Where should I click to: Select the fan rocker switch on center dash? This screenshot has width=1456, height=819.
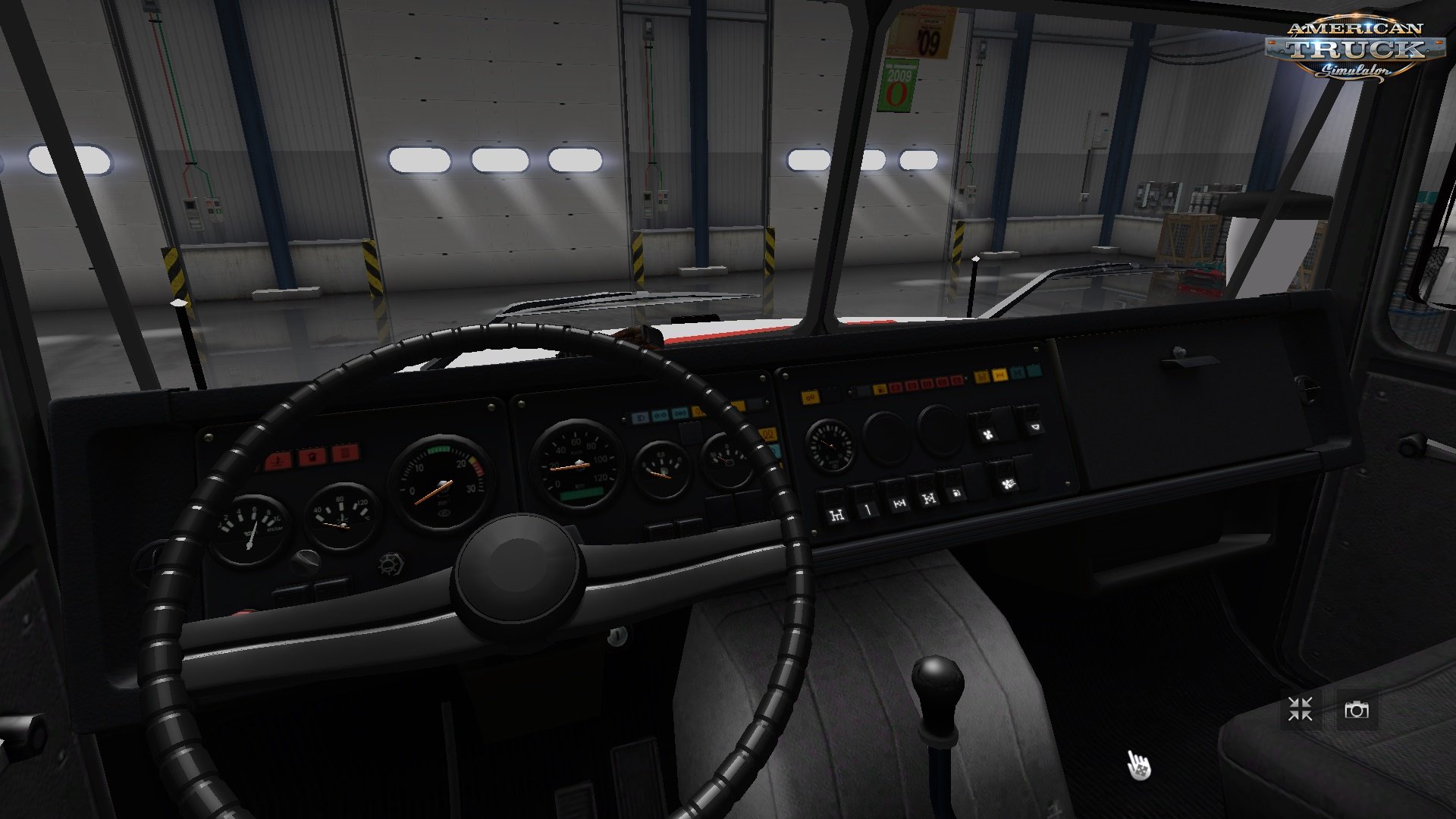point(987,434)
